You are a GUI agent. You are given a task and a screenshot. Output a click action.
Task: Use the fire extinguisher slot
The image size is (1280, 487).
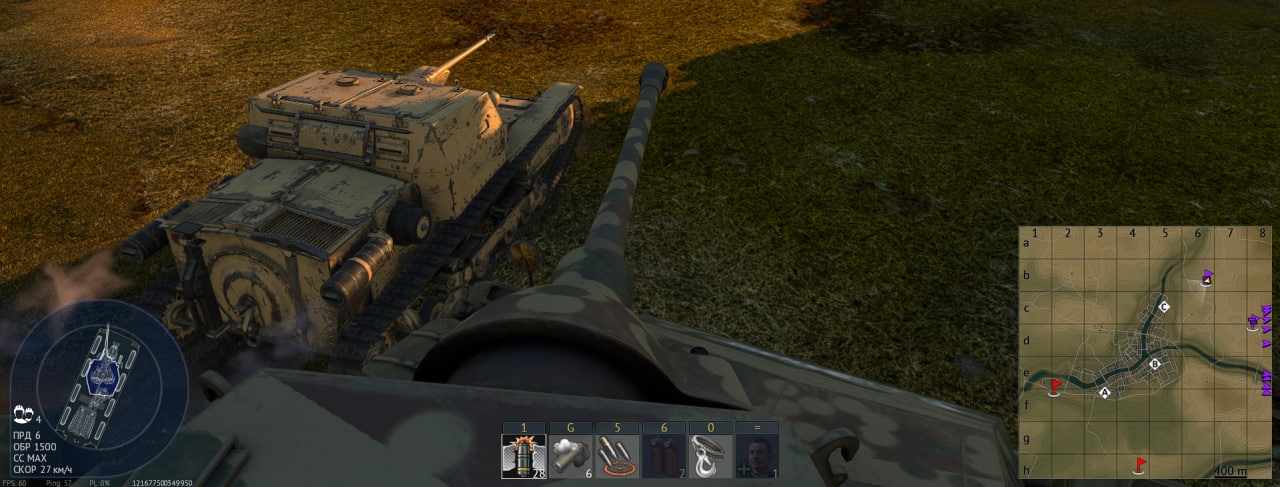tap(664, 456)
